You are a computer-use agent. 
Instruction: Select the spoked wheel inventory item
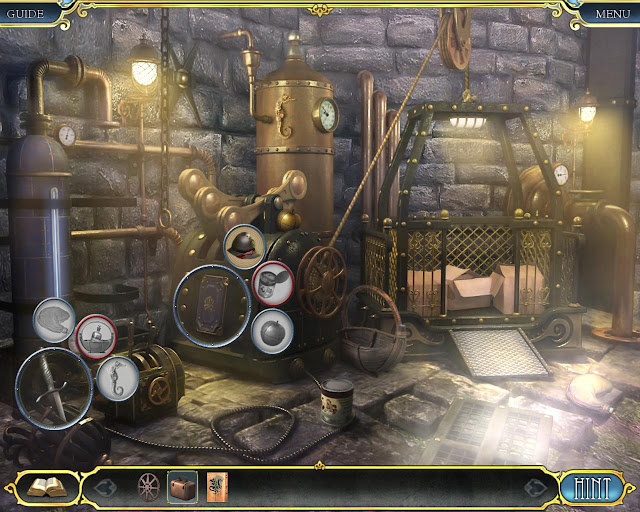point(149,487)
